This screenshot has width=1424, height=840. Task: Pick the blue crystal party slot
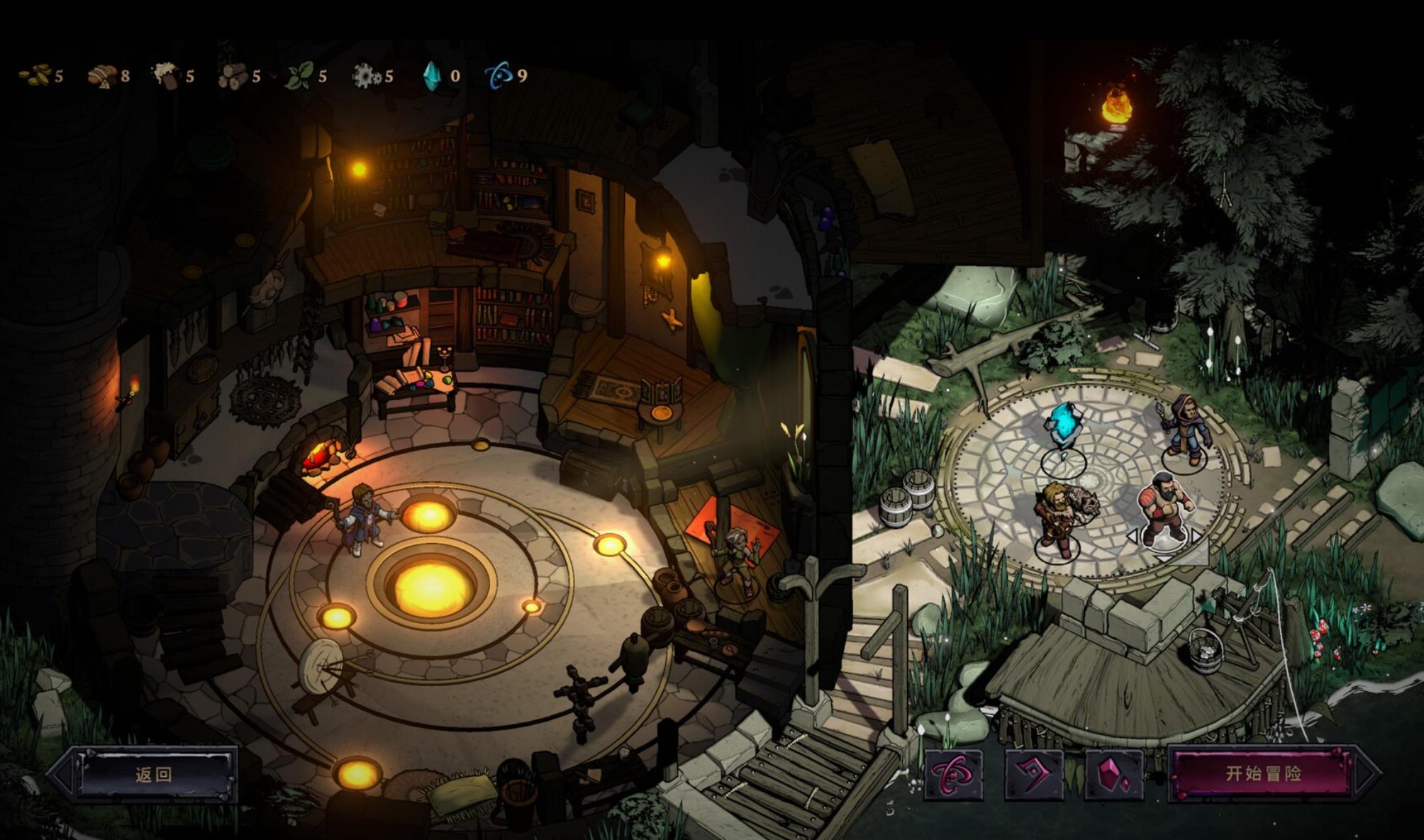point(1063,434)
